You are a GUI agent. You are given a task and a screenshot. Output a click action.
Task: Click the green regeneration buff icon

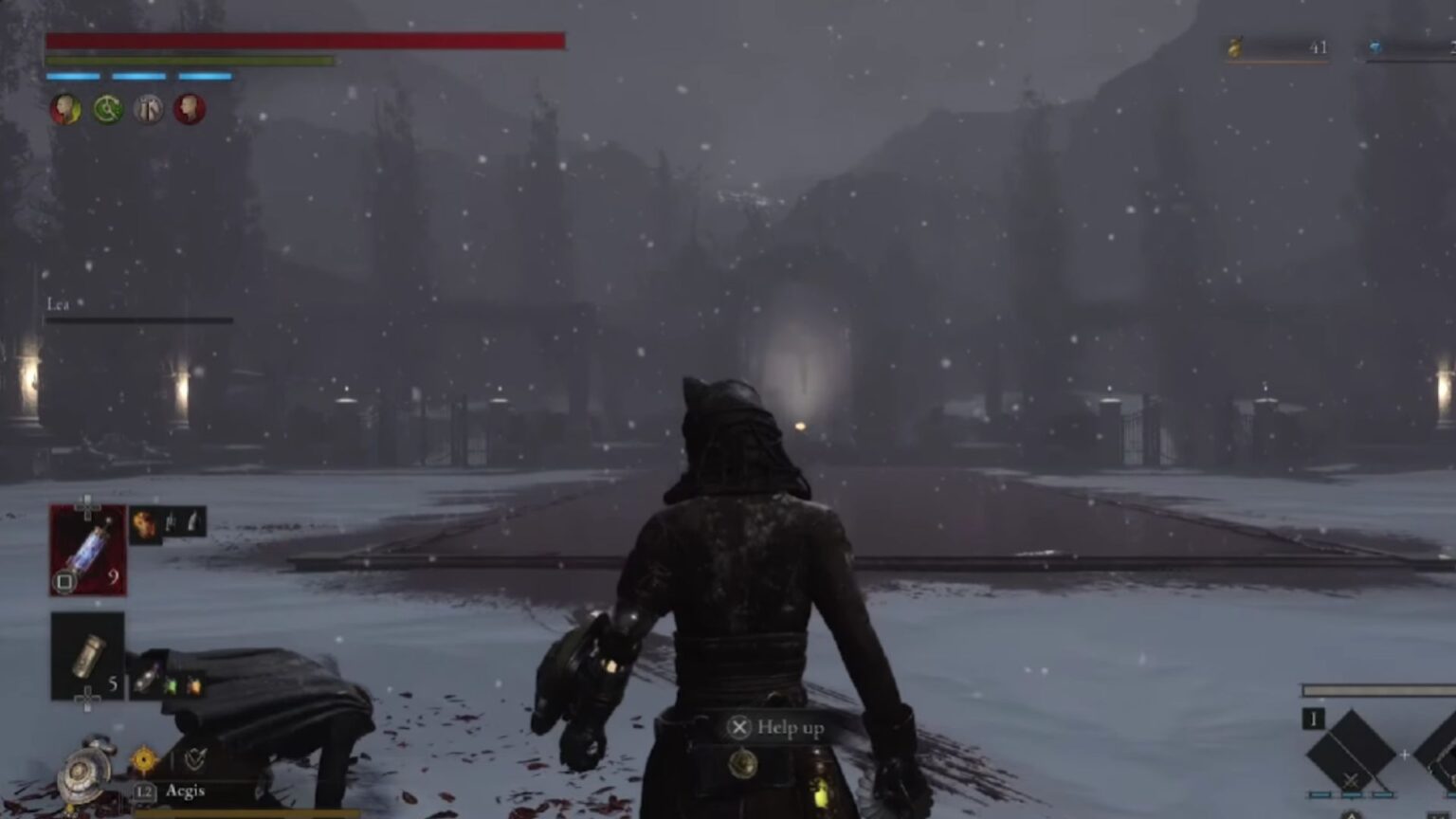click(108, 108)
